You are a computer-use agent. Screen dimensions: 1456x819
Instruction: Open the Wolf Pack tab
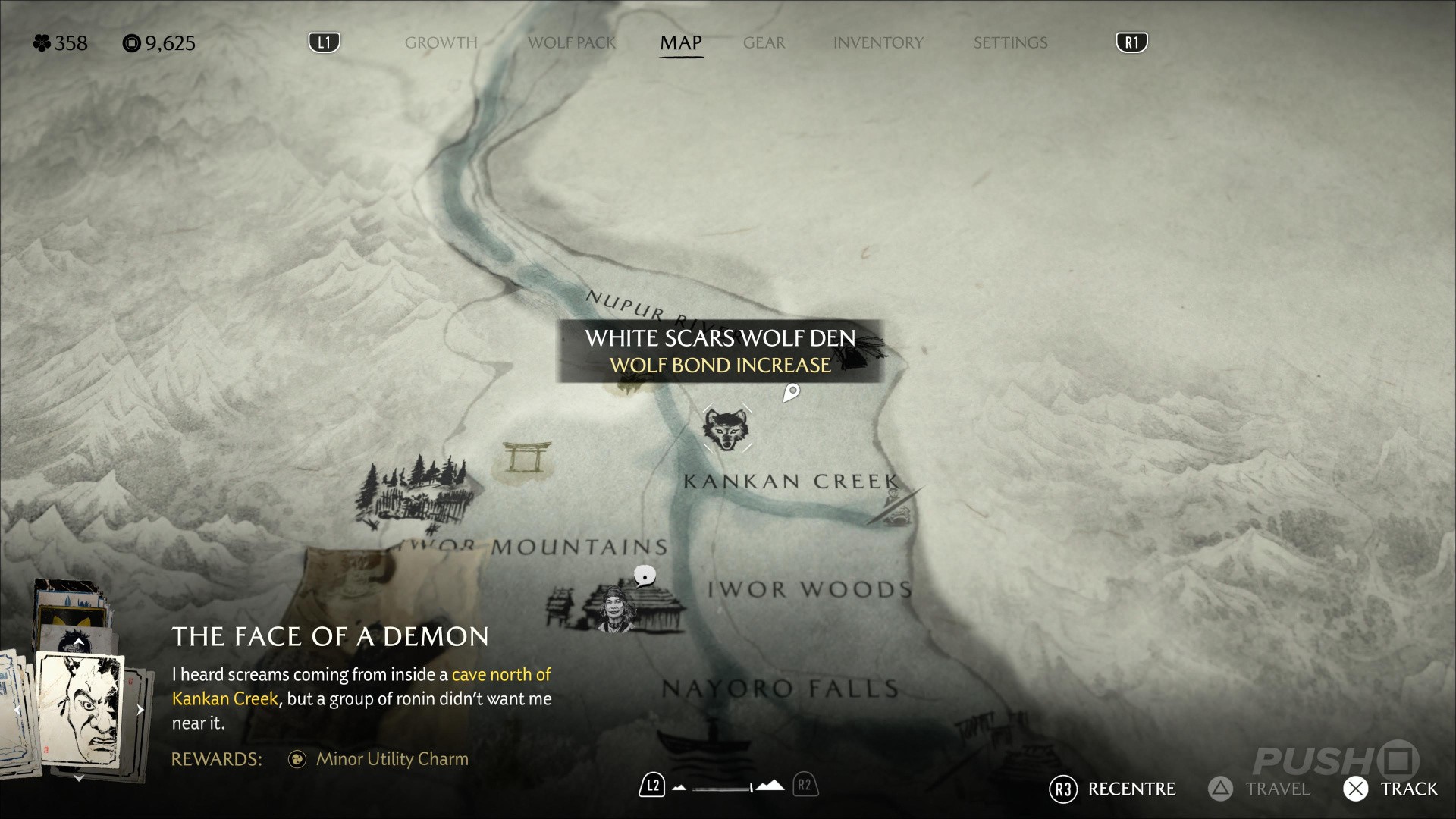[x=572, y=42]
